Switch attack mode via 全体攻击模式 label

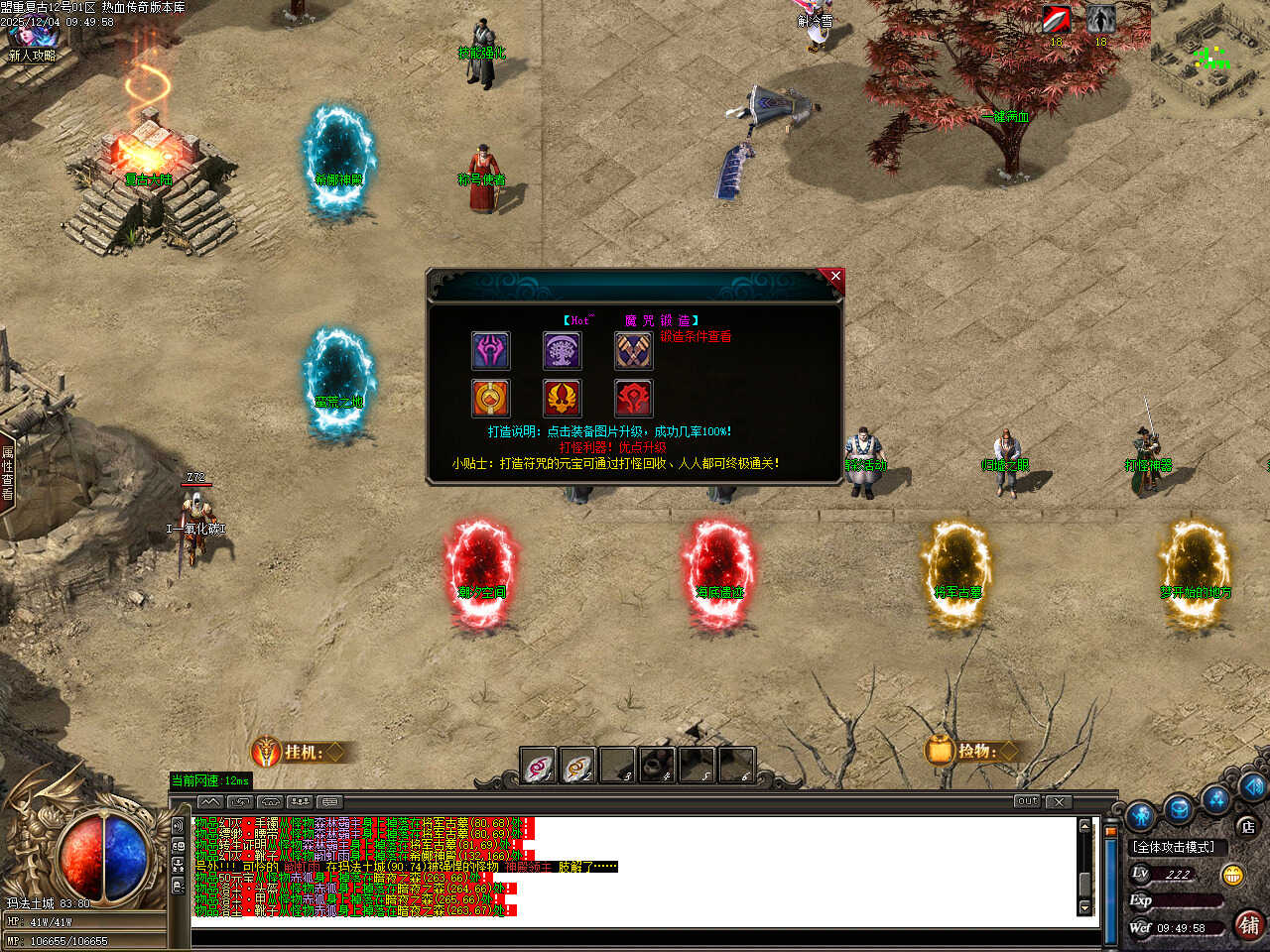(1174, 847)
